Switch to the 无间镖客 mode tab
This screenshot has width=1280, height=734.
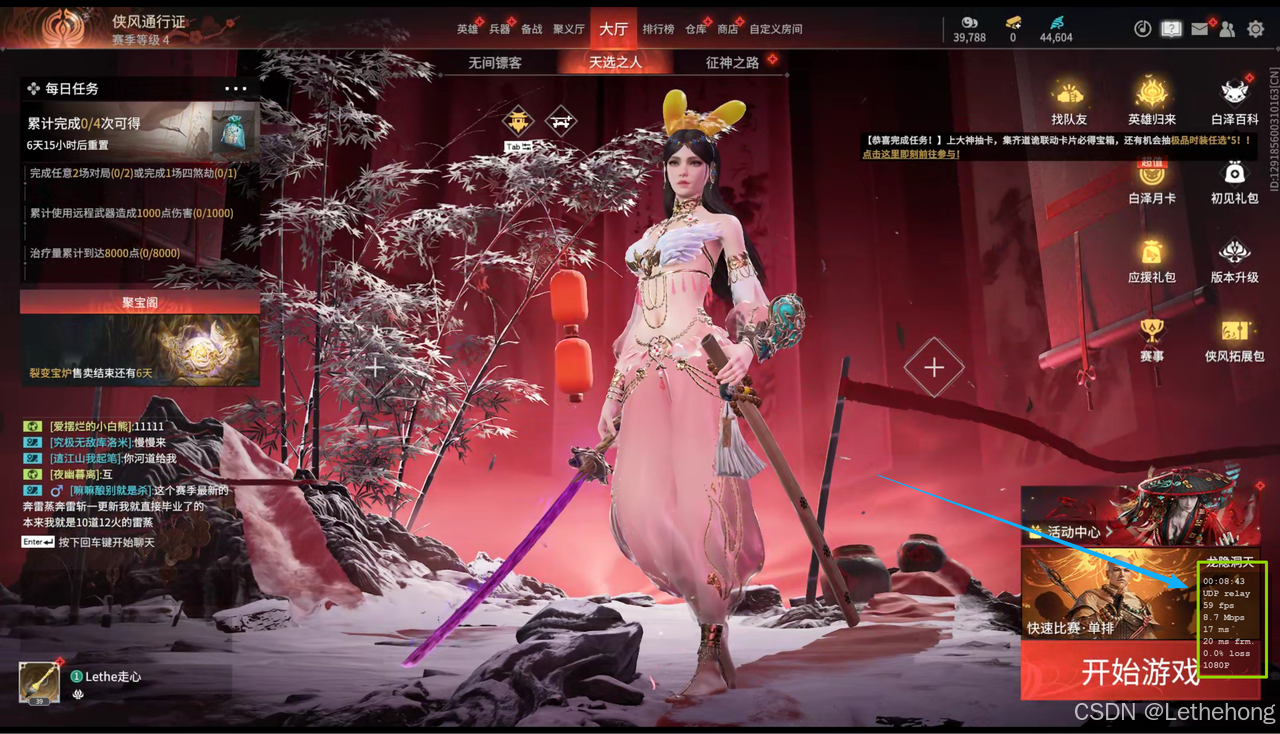[495, 62]
